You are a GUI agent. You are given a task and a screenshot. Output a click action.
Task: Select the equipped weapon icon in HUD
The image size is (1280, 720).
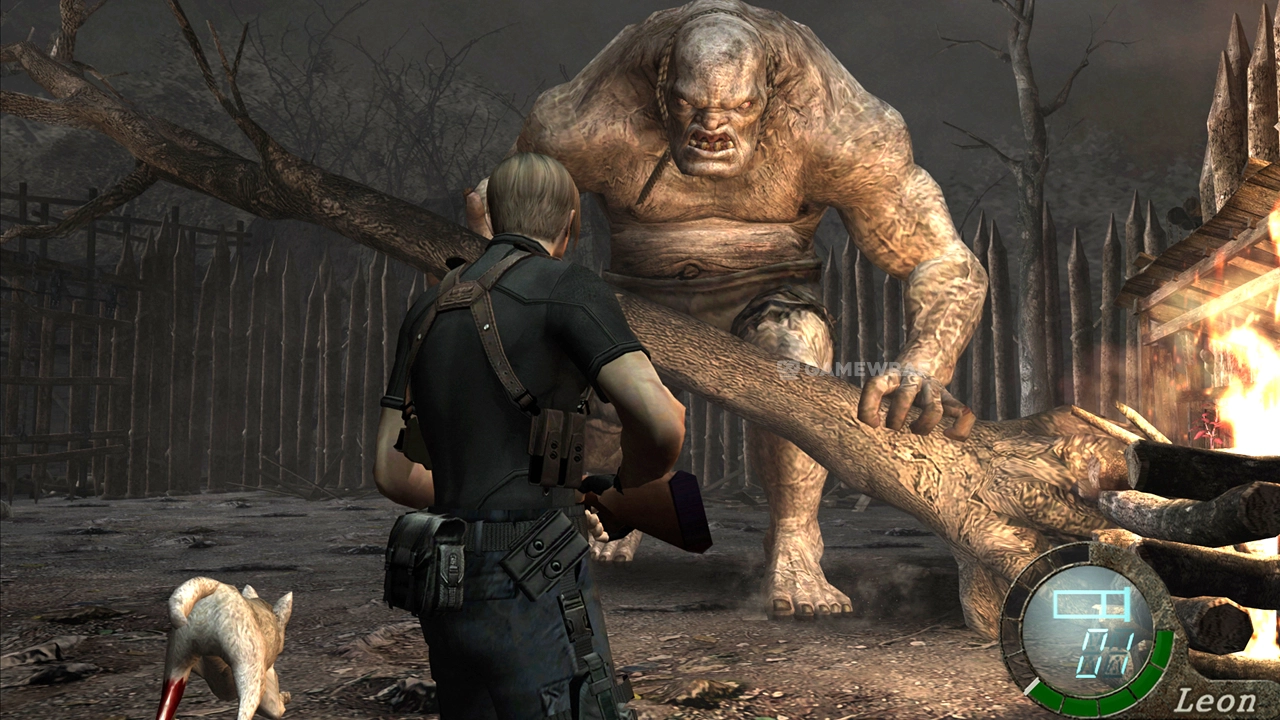[1091, 606]
